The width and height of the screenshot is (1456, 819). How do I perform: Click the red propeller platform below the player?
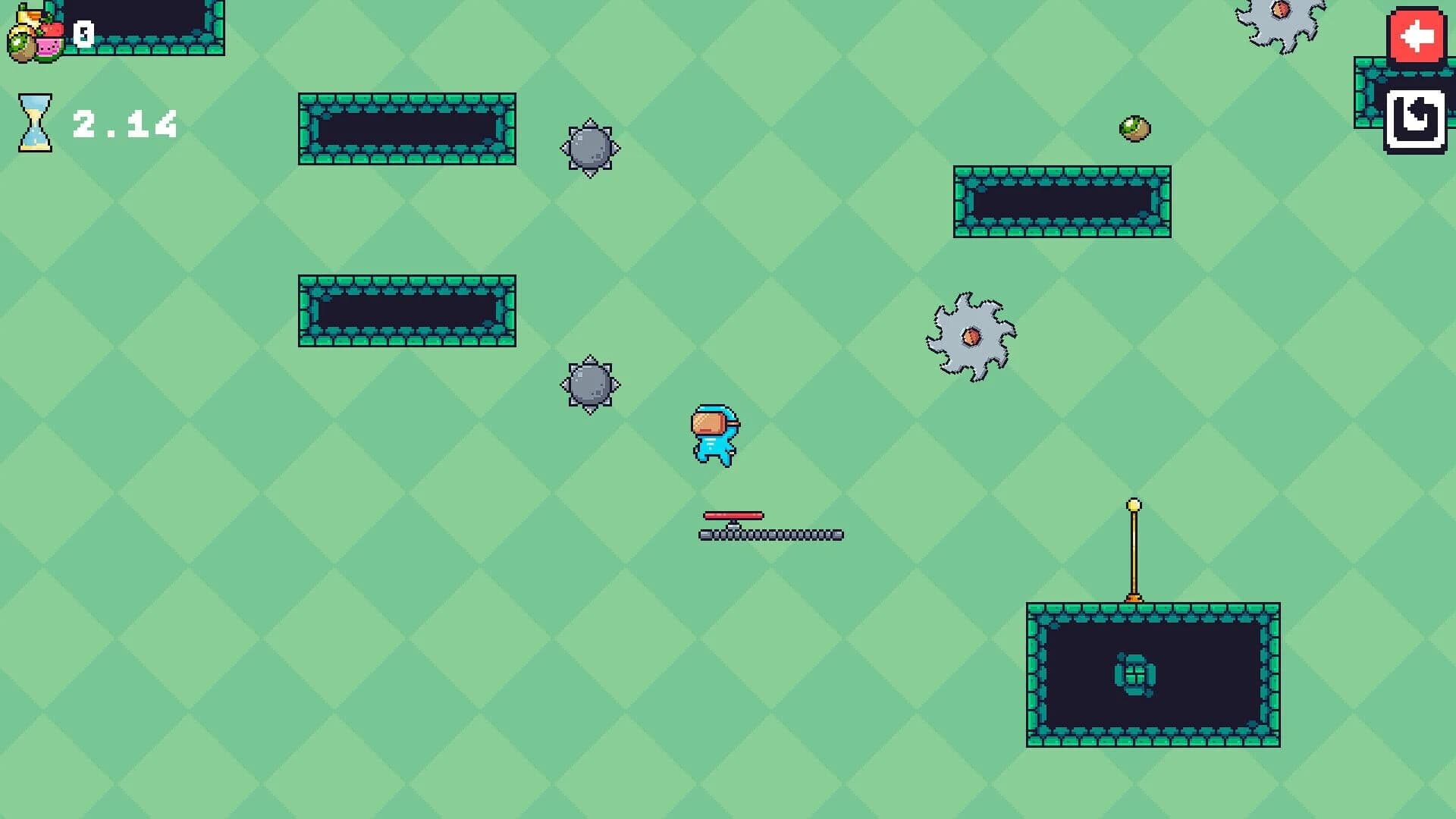point(733,515)
